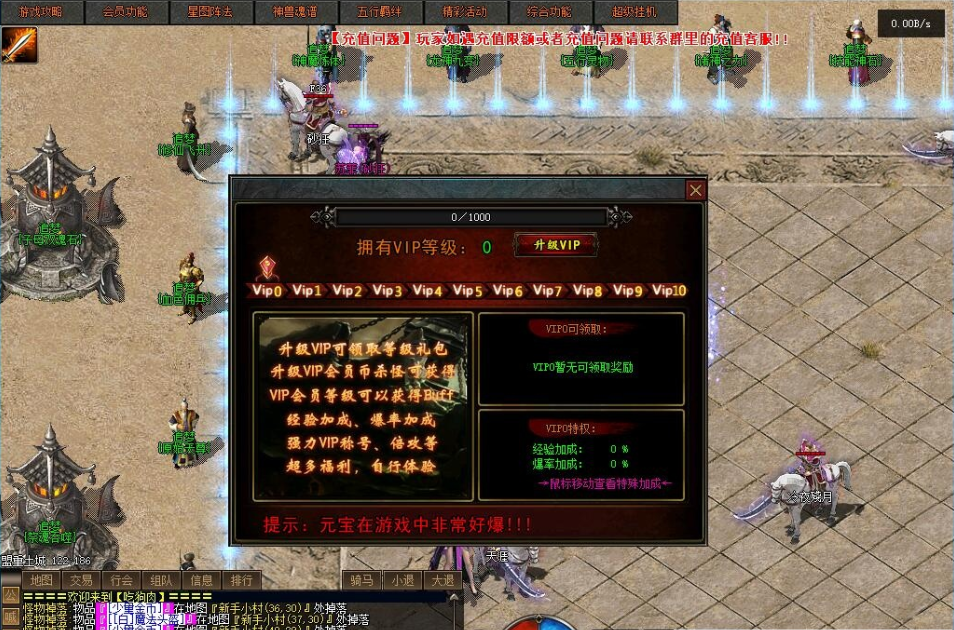Select the 神兽魂谱 menu entry
Screen dimensions: 954x630
(x=294, y=13)
